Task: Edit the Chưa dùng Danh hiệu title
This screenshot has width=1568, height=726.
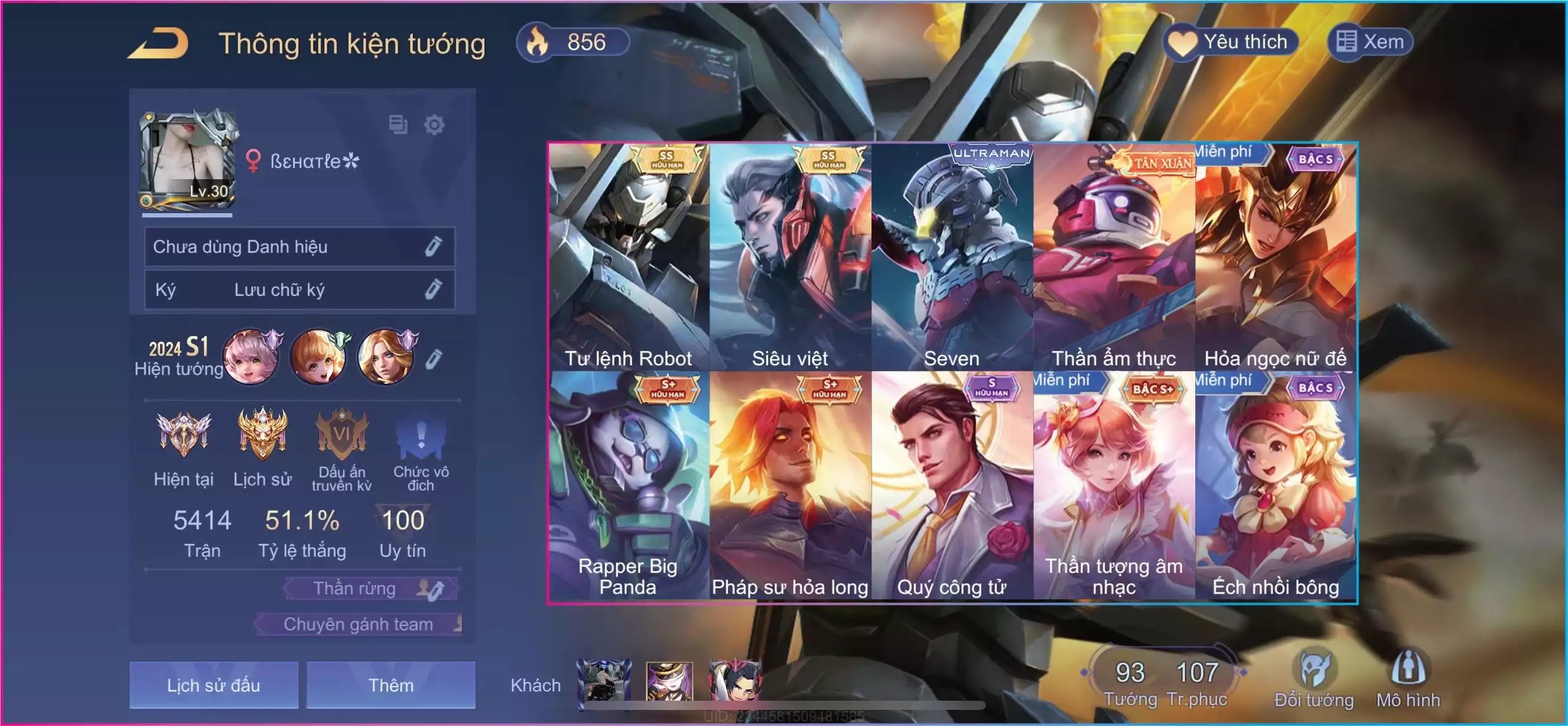Action: [x=433, y=247]
